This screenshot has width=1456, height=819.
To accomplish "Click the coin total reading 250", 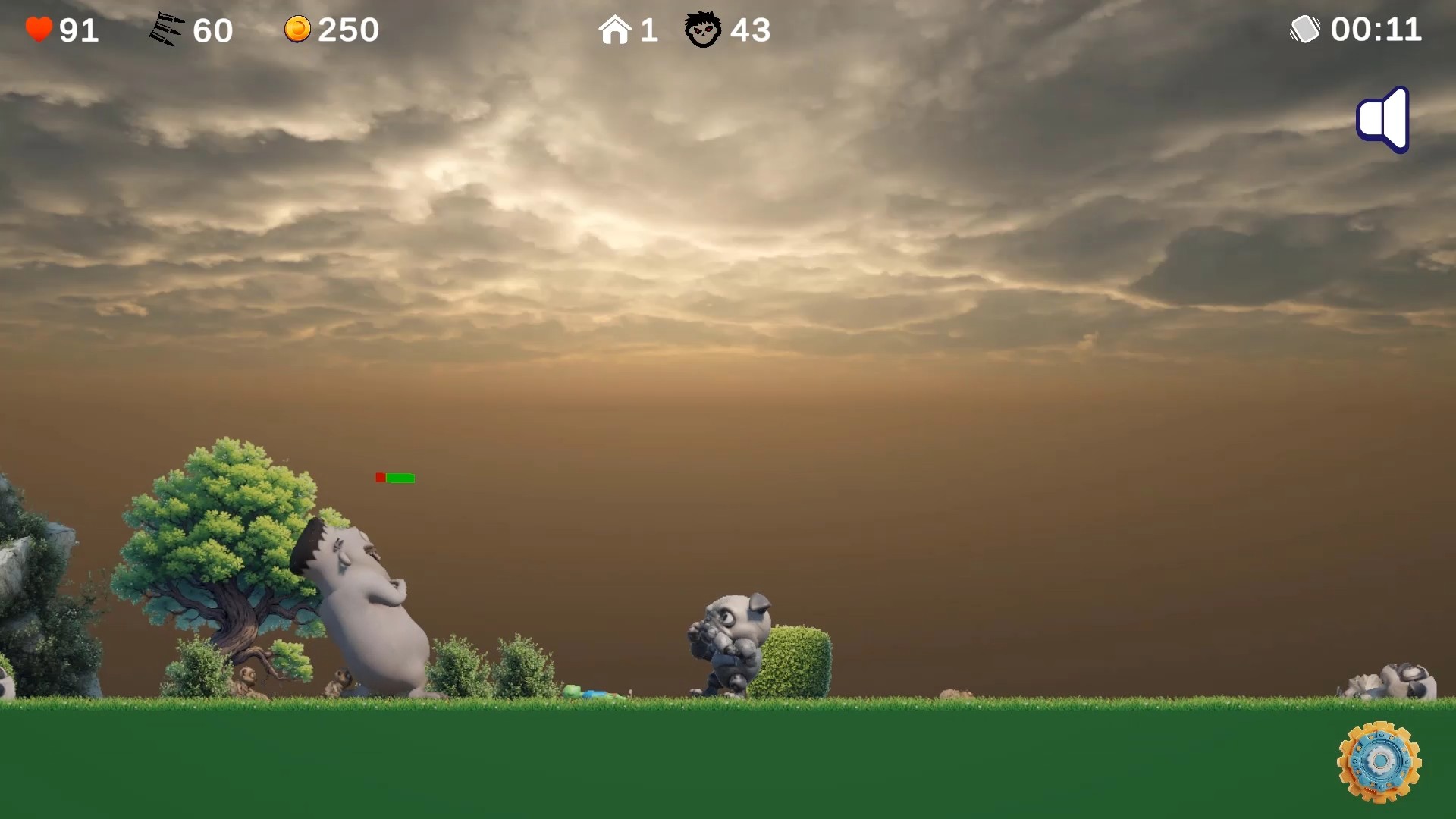I will point(345,29).
